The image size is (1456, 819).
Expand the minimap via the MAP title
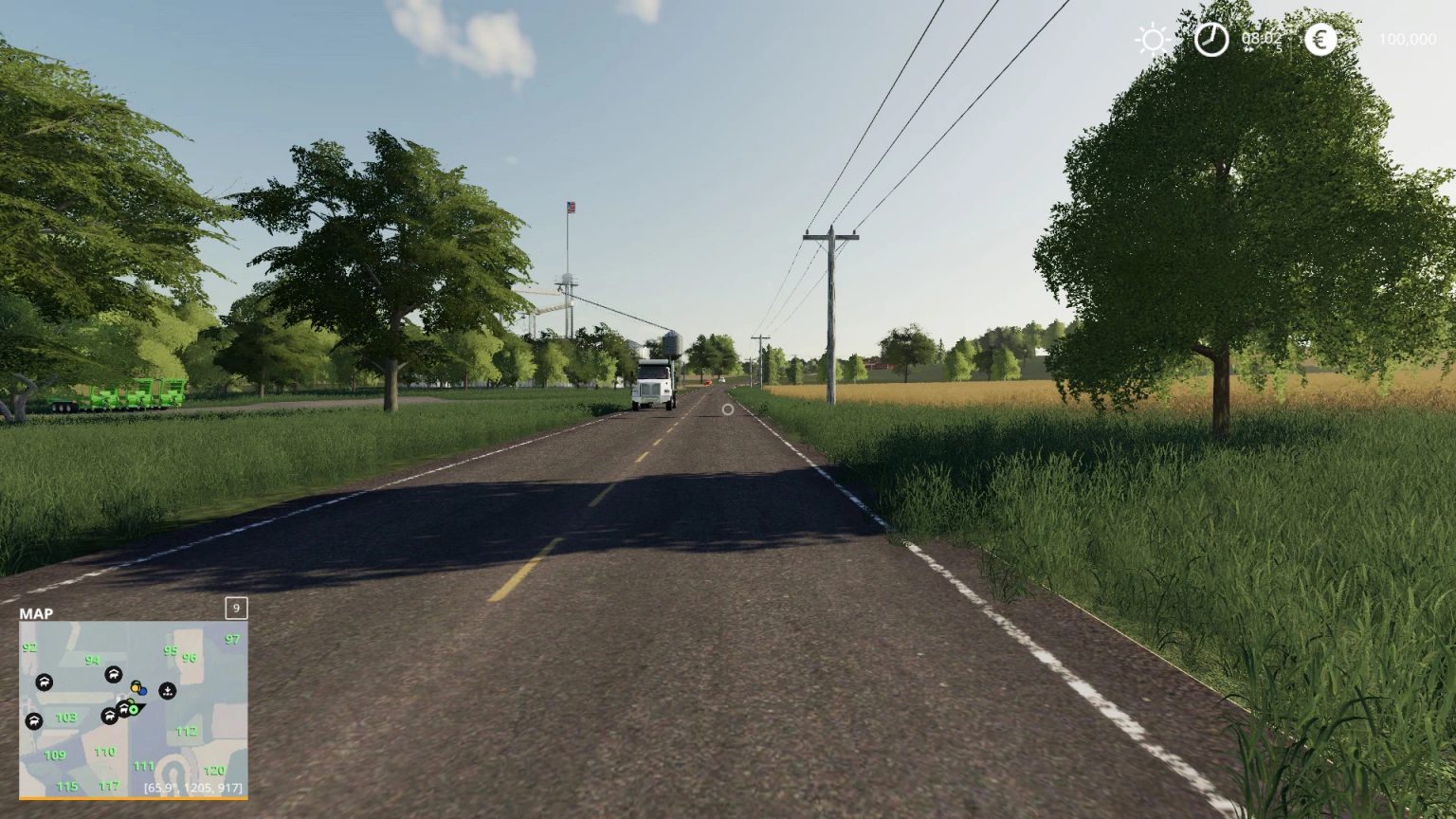click(38, 613)
